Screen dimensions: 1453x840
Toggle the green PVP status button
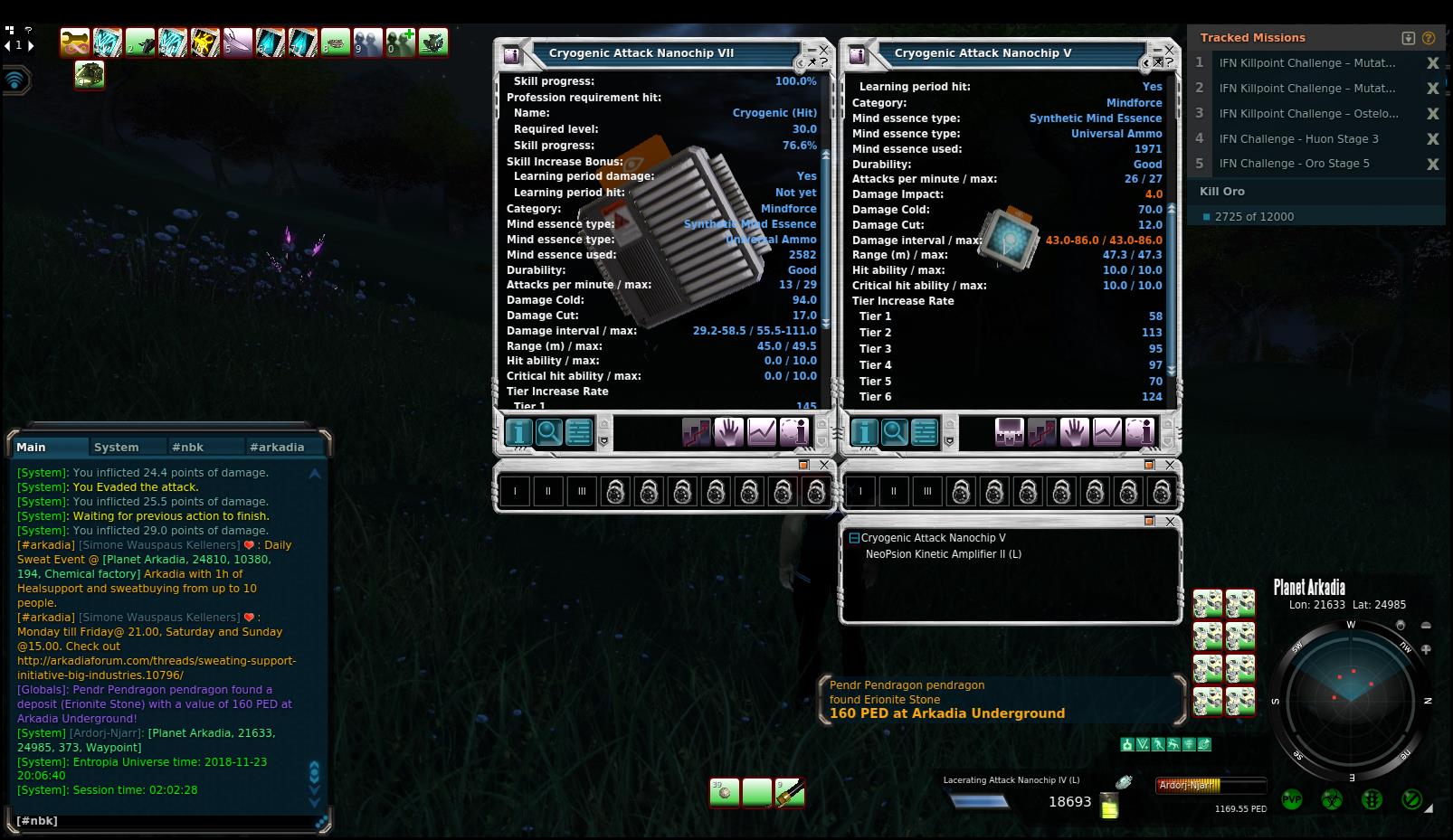coord(1291,800)
